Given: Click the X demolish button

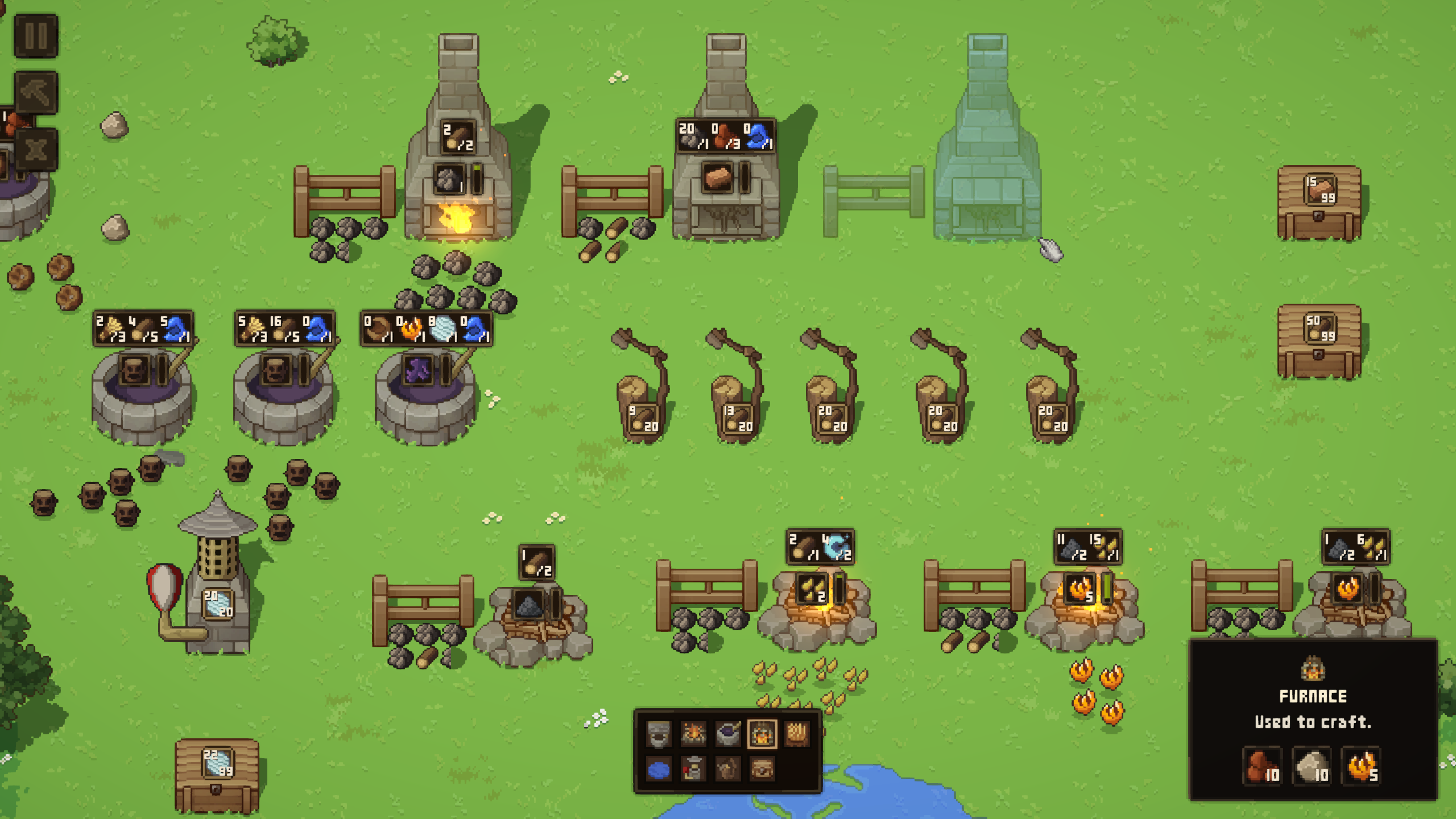Looking at the screenshot, I should click(36, 150).
